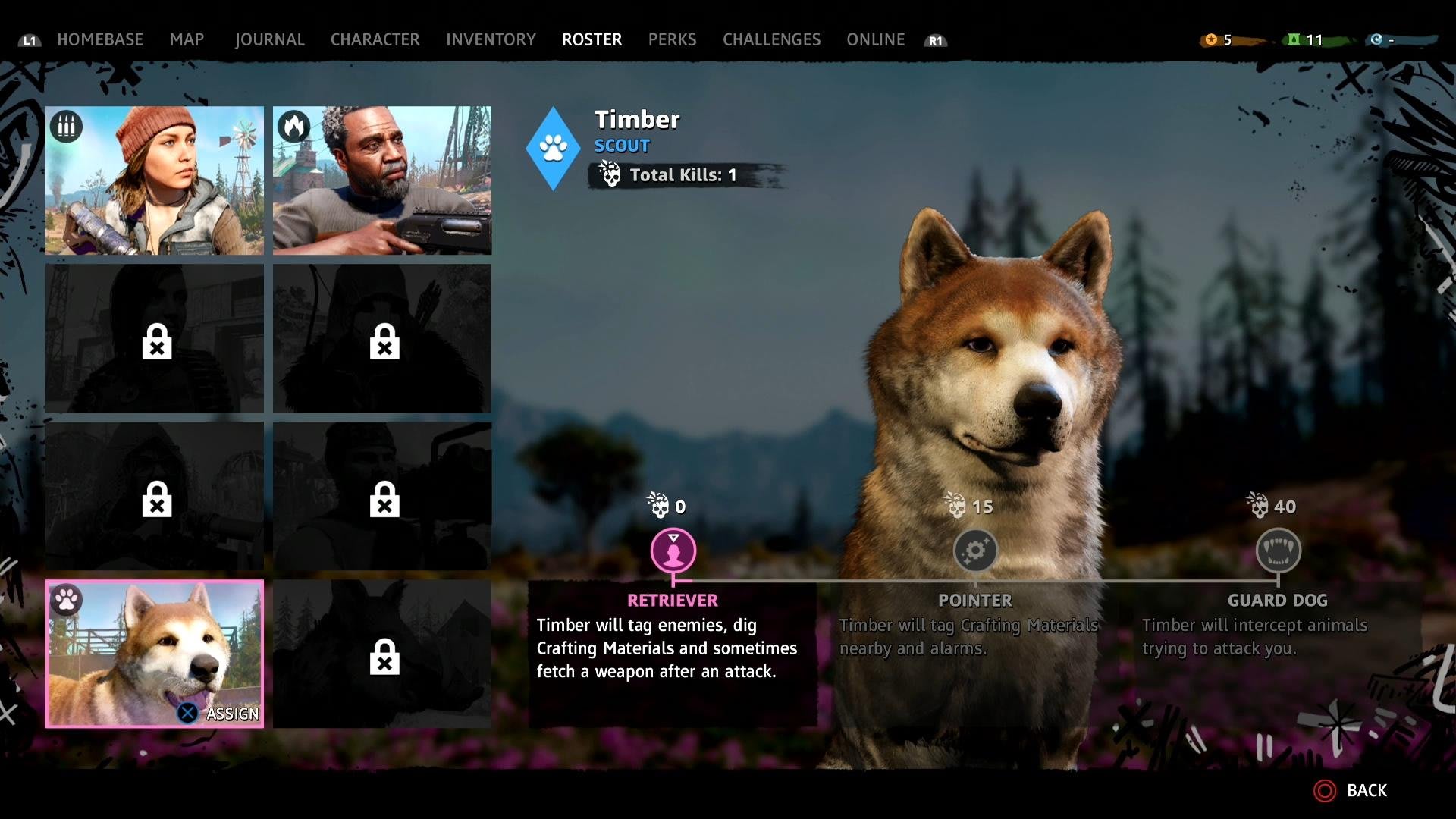This screenshot has height=819, width=1456.
Task: View the Challenges tab
Action: (771, 39)
